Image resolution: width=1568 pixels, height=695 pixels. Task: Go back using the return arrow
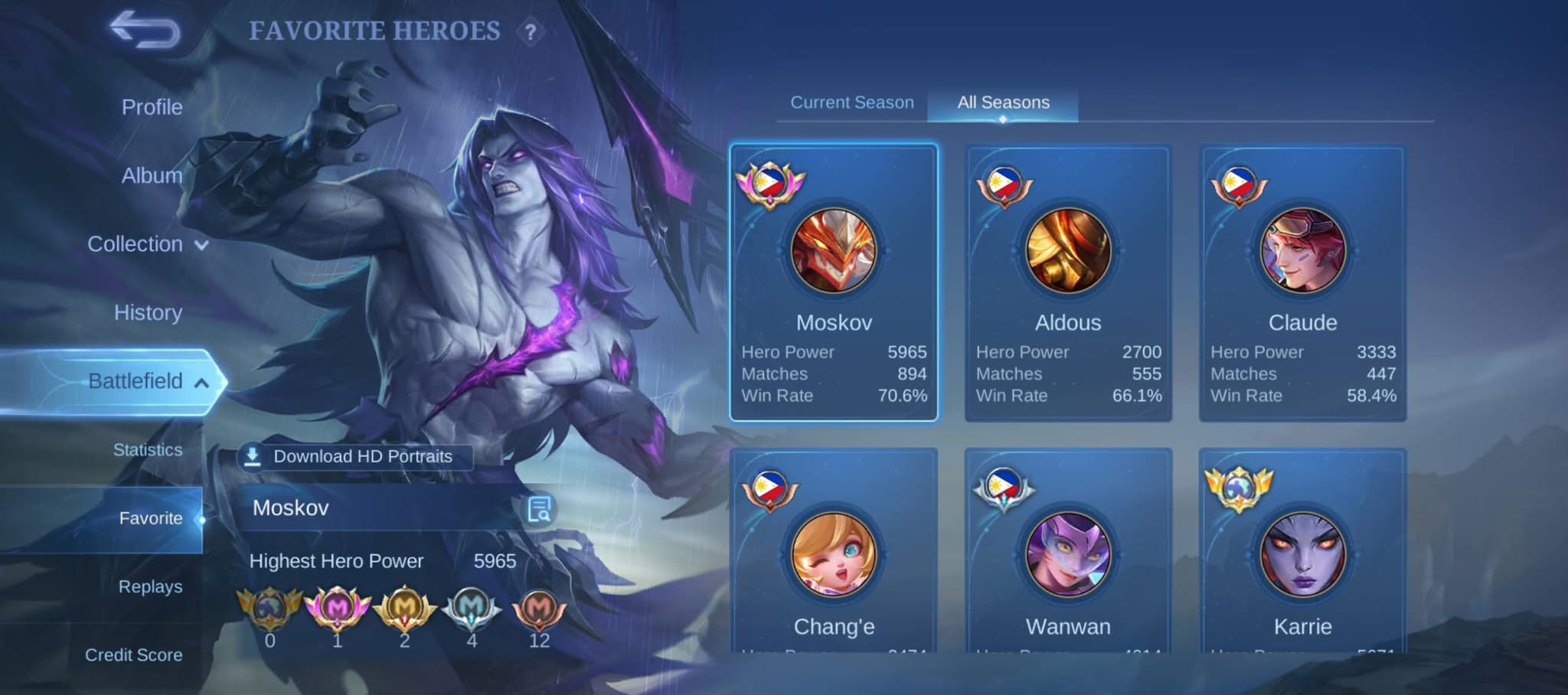[145, 31]
